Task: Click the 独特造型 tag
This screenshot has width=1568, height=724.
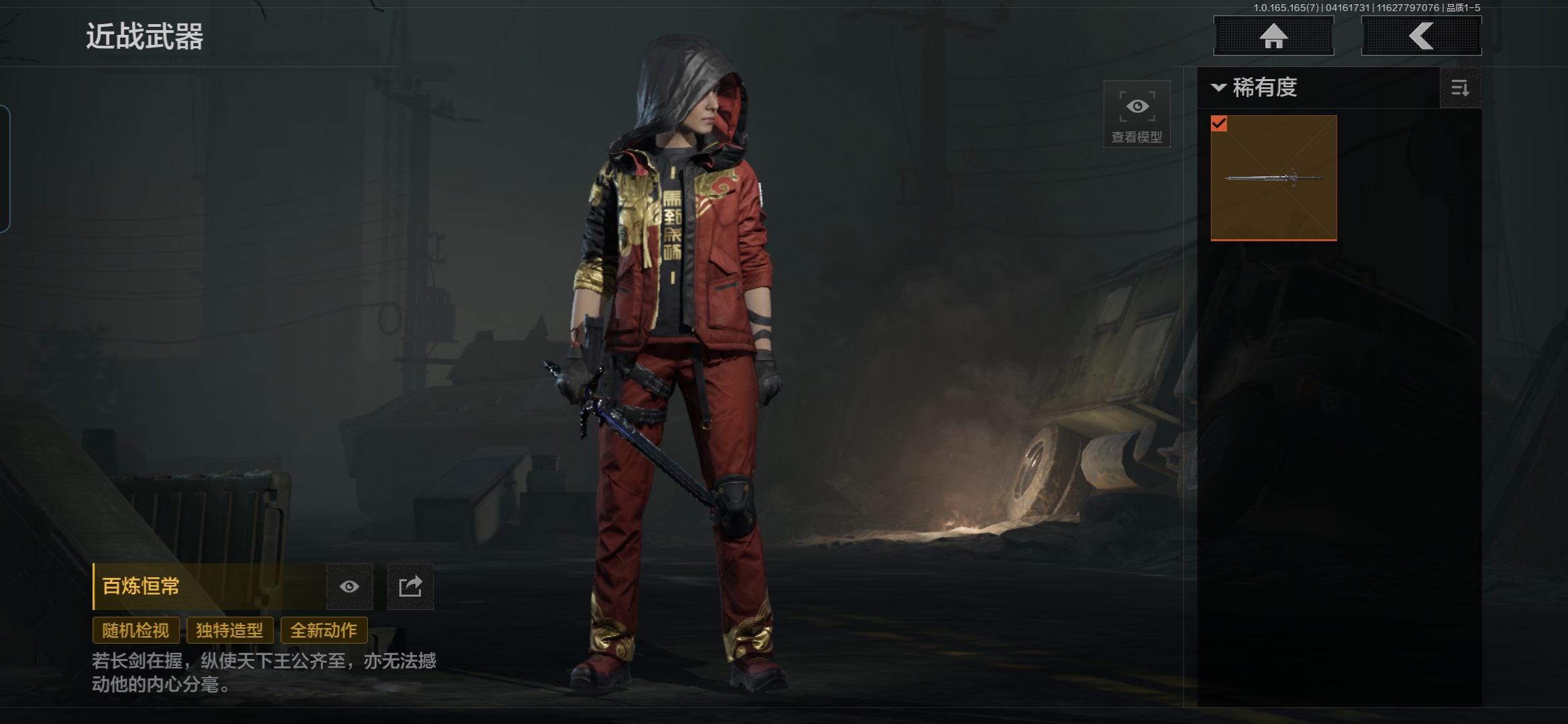Action: 229,630
